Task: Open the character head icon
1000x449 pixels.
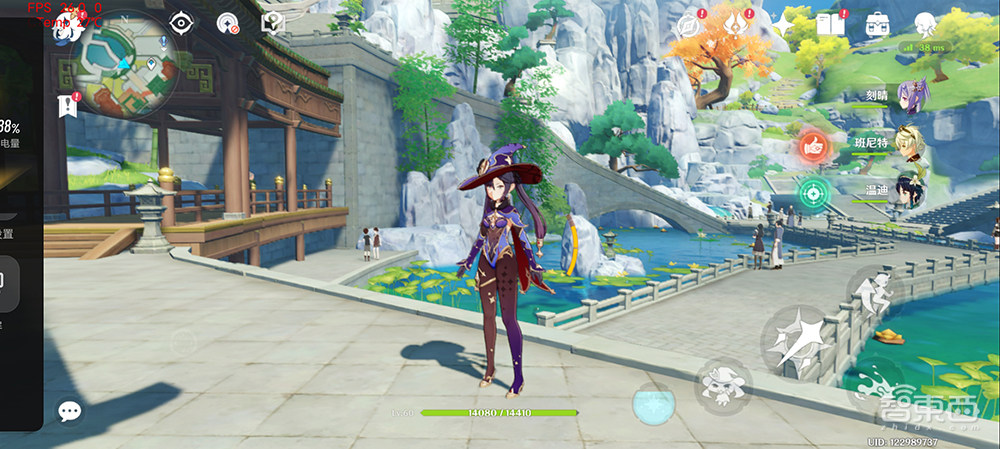Action: pyautogui.click(x=926, y=24)
